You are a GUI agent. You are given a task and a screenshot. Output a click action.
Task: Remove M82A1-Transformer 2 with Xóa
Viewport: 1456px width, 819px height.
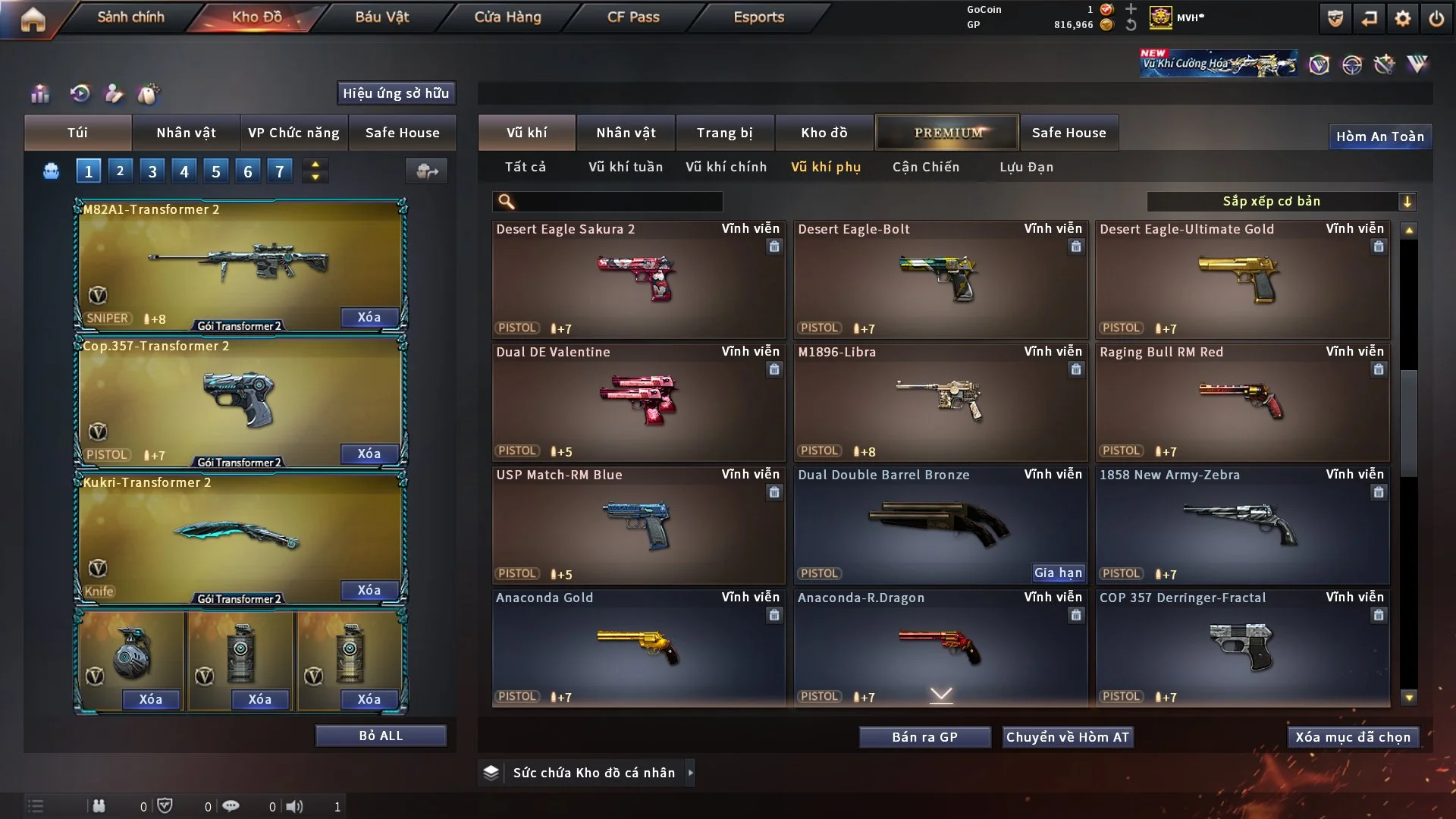(369, 317)
